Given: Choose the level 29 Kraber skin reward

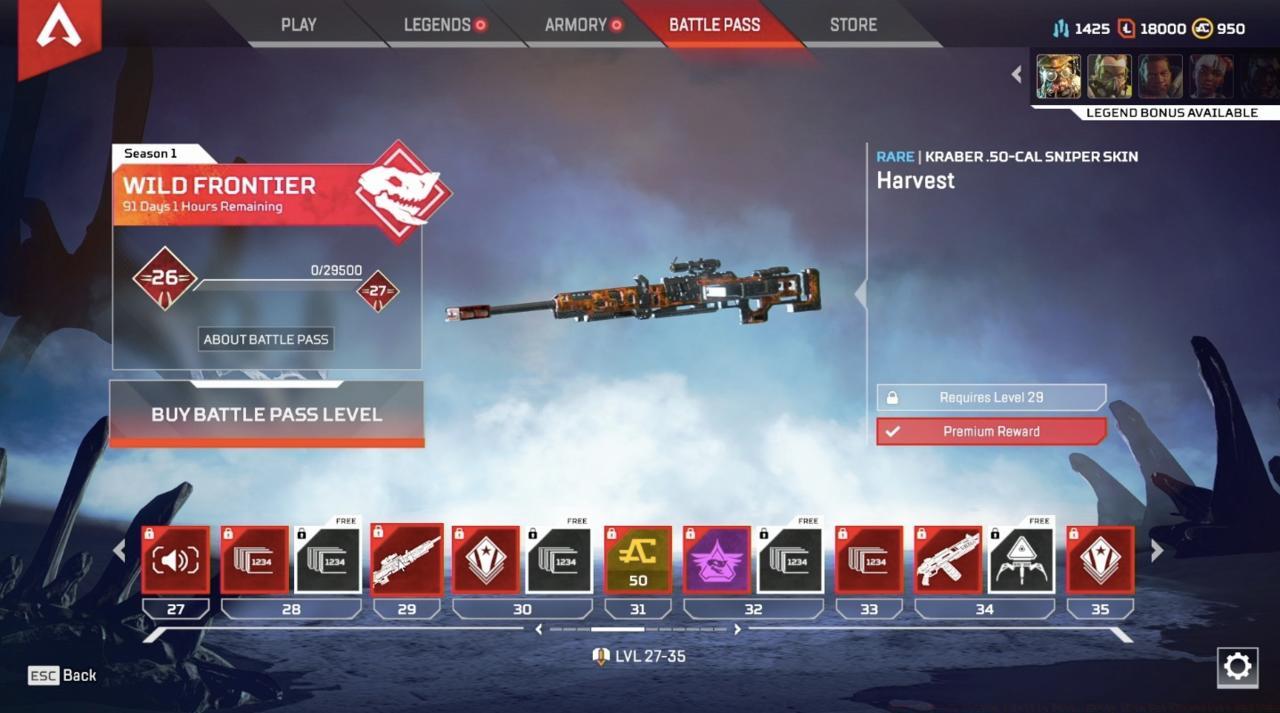Looking at the screenshot, I should pyautogui.click(x=407, y=560).
